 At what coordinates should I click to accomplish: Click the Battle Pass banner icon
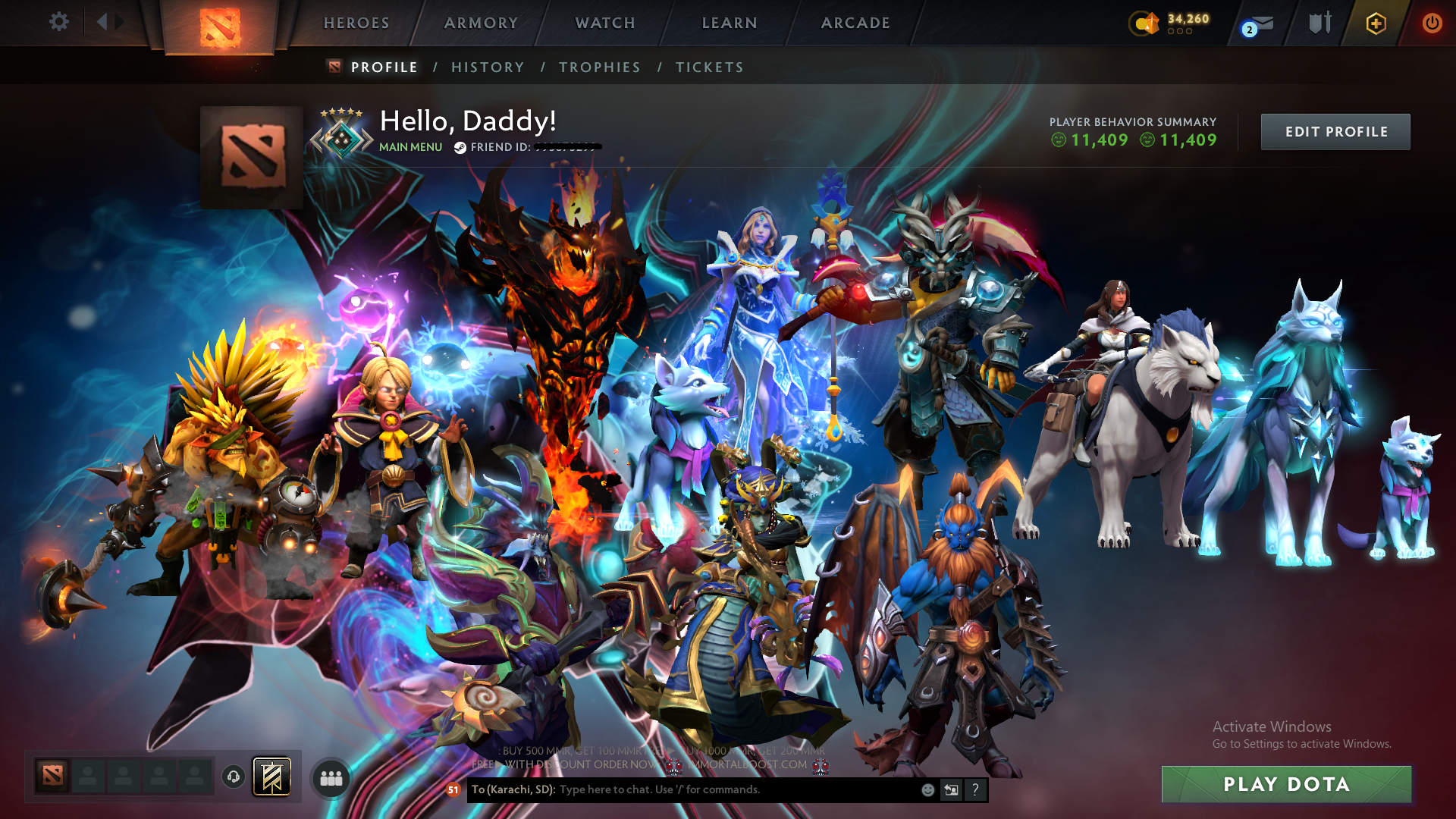pos(271,778)
